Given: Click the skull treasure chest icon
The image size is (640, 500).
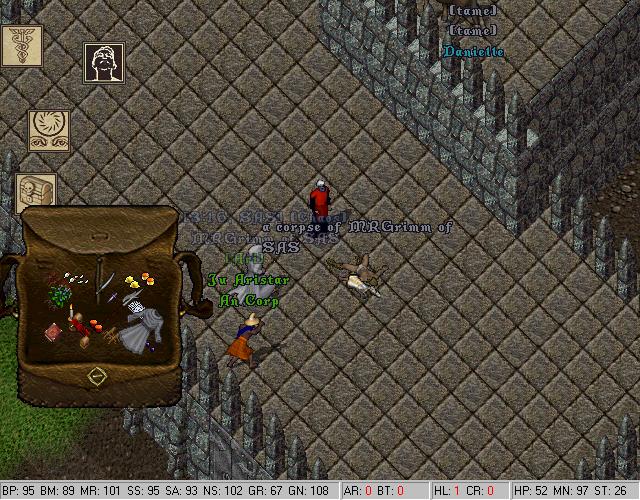Looking at the screenshot, I should pos(35,192).
